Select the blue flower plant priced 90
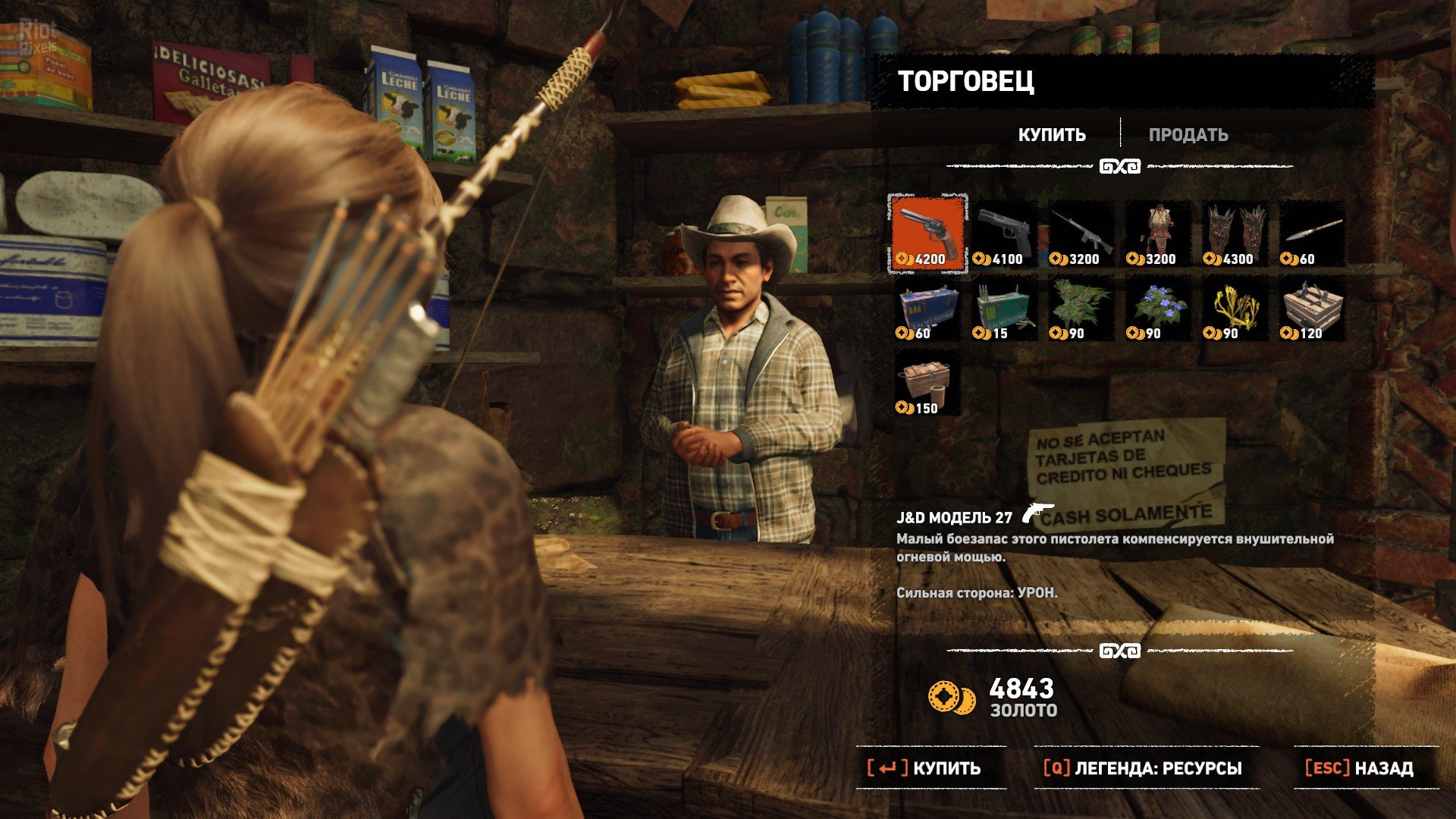 1158,308
